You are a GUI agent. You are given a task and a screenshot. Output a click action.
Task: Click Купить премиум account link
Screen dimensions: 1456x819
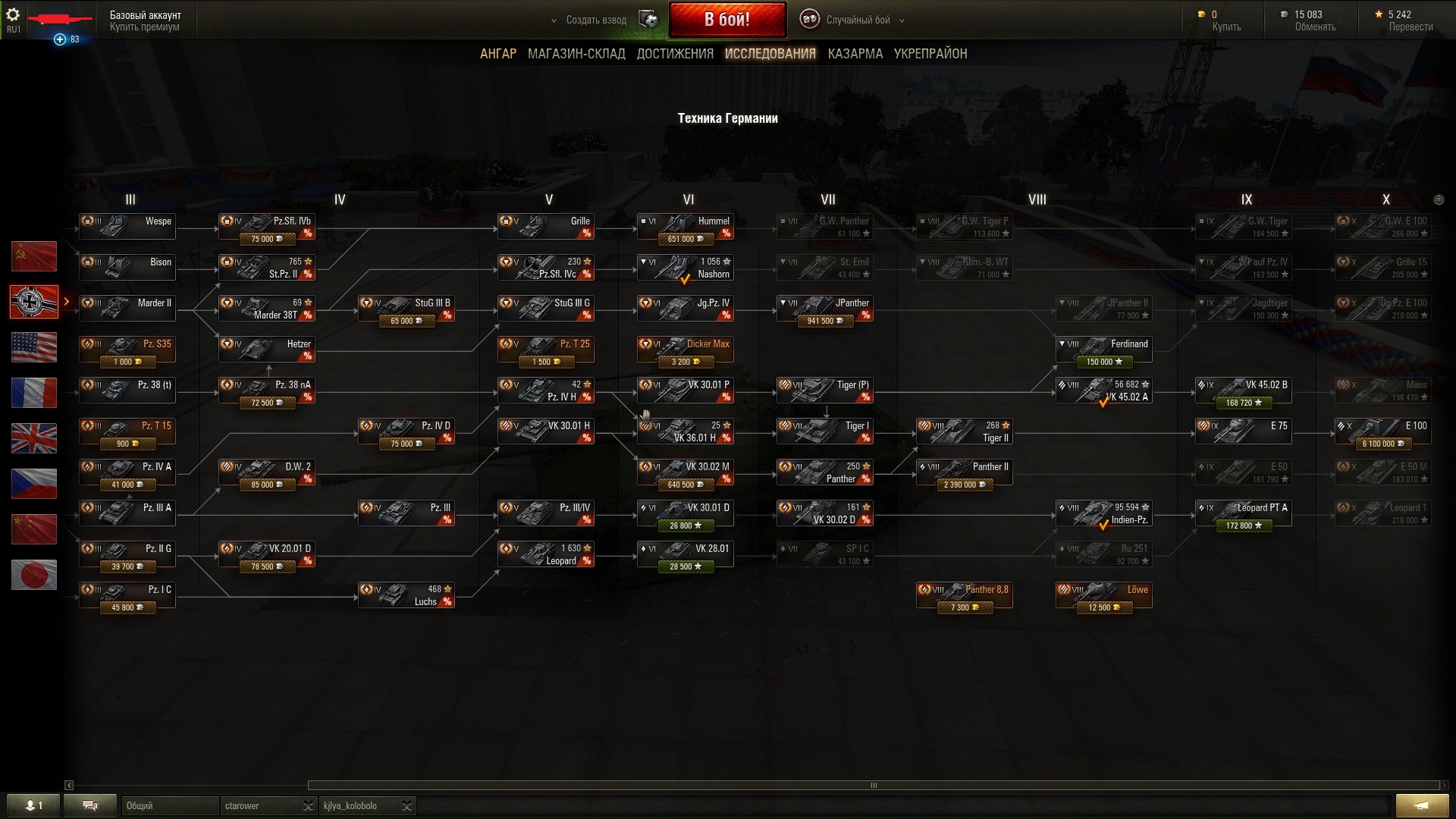tap(144, 27)
